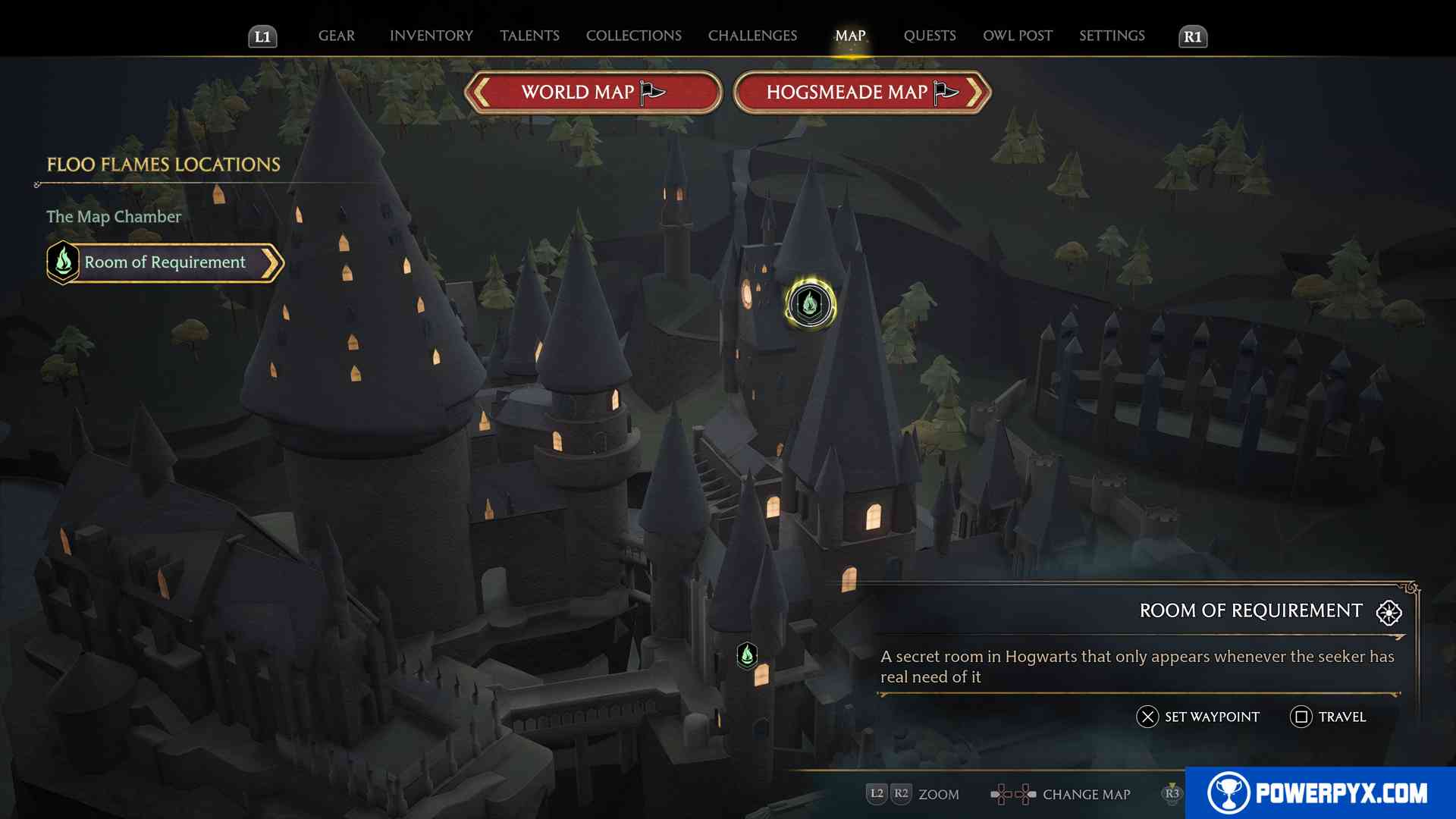Screen dimensions: 1456x819
Task: Click the X button icon for Set Waypoint
Action: (x=1147, y=716)
